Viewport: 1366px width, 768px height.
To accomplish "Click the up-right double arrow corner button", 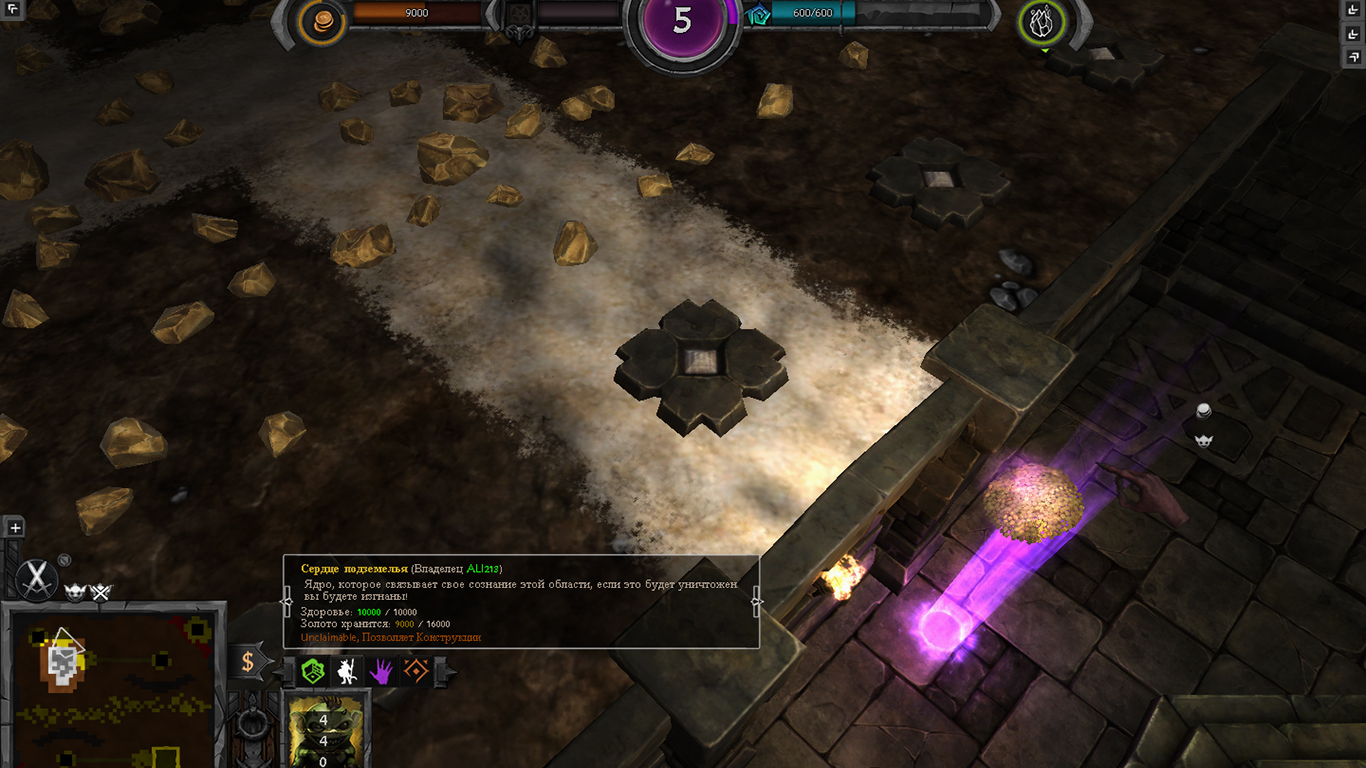I will 1355,58.
